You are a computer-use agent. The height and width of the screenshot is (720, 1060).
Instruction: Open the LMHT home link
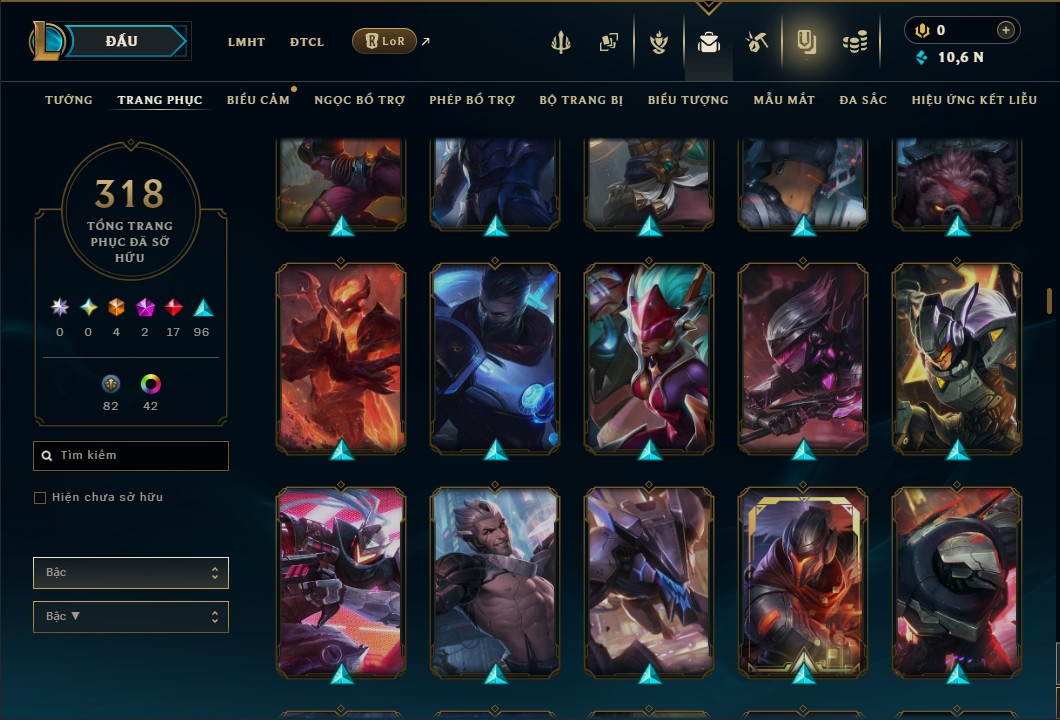point(246,42)
